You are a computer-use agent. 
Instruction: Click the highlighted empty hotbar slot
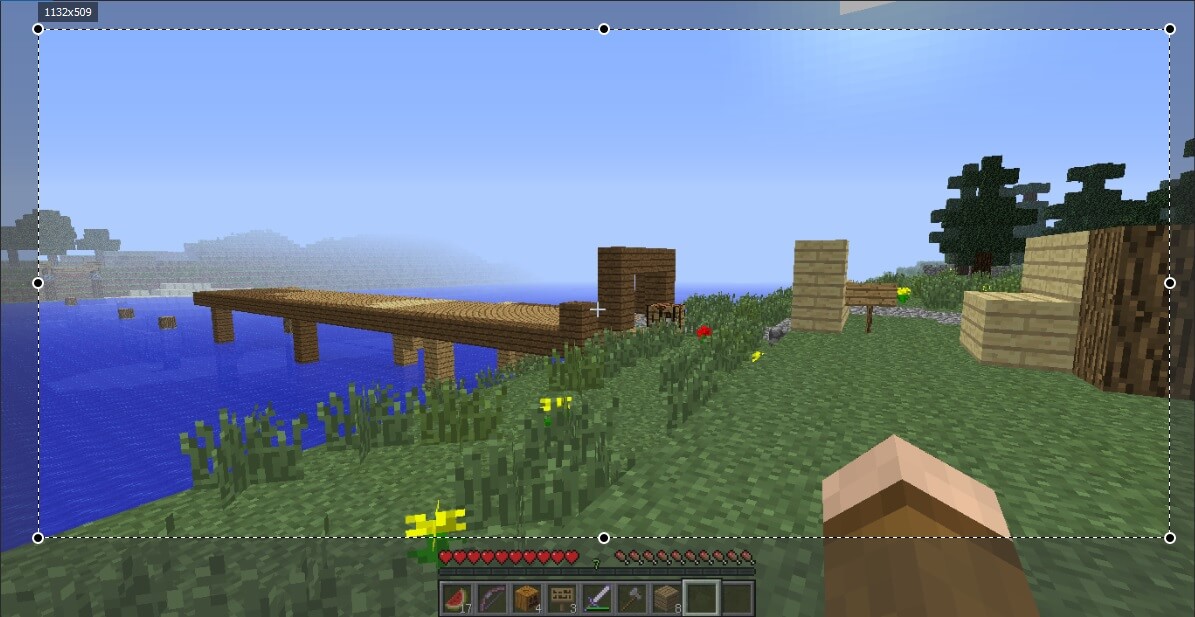tap(702, 598)
